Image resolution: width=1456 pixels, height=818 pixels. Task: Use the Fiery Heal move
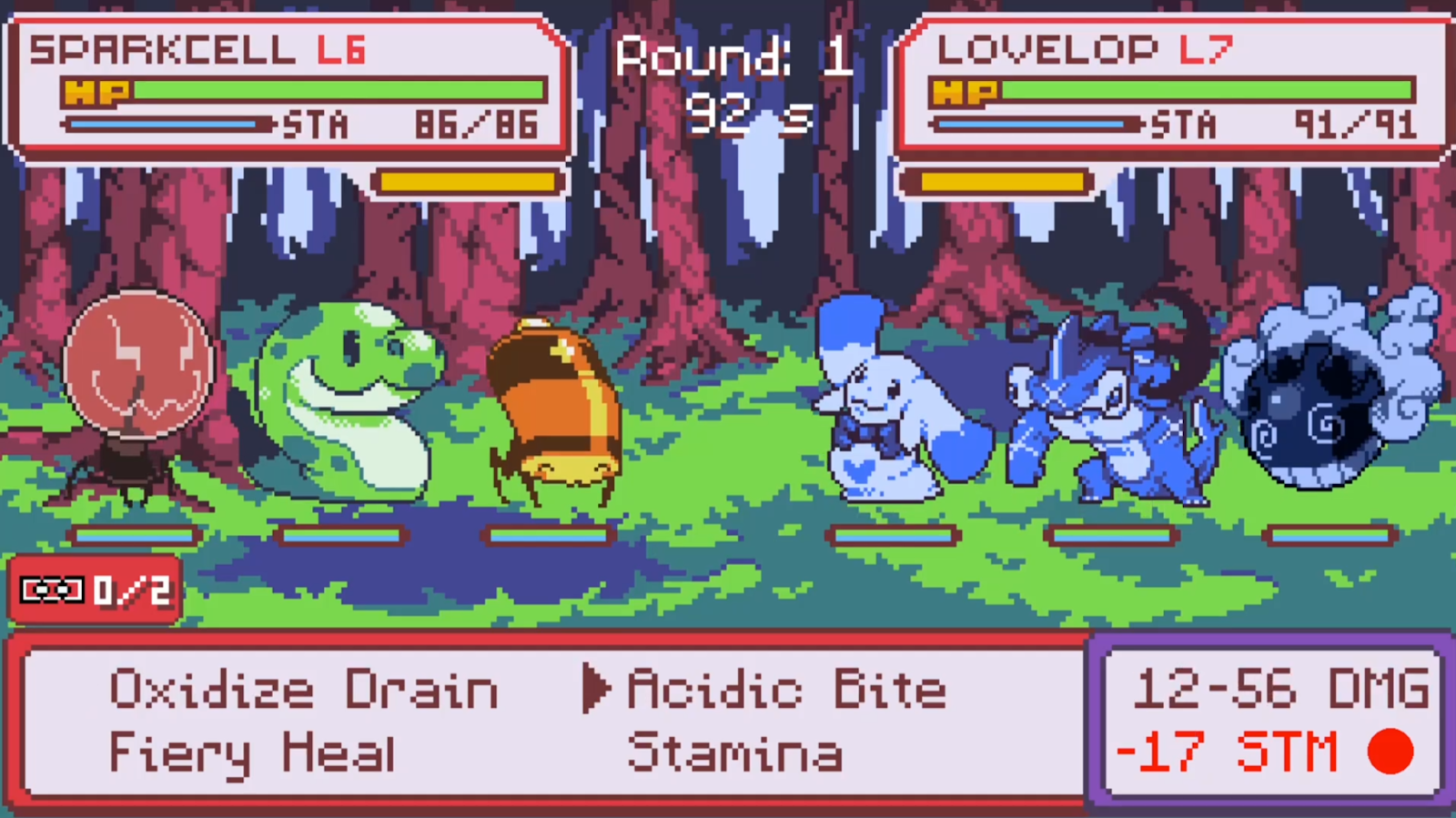252,753
